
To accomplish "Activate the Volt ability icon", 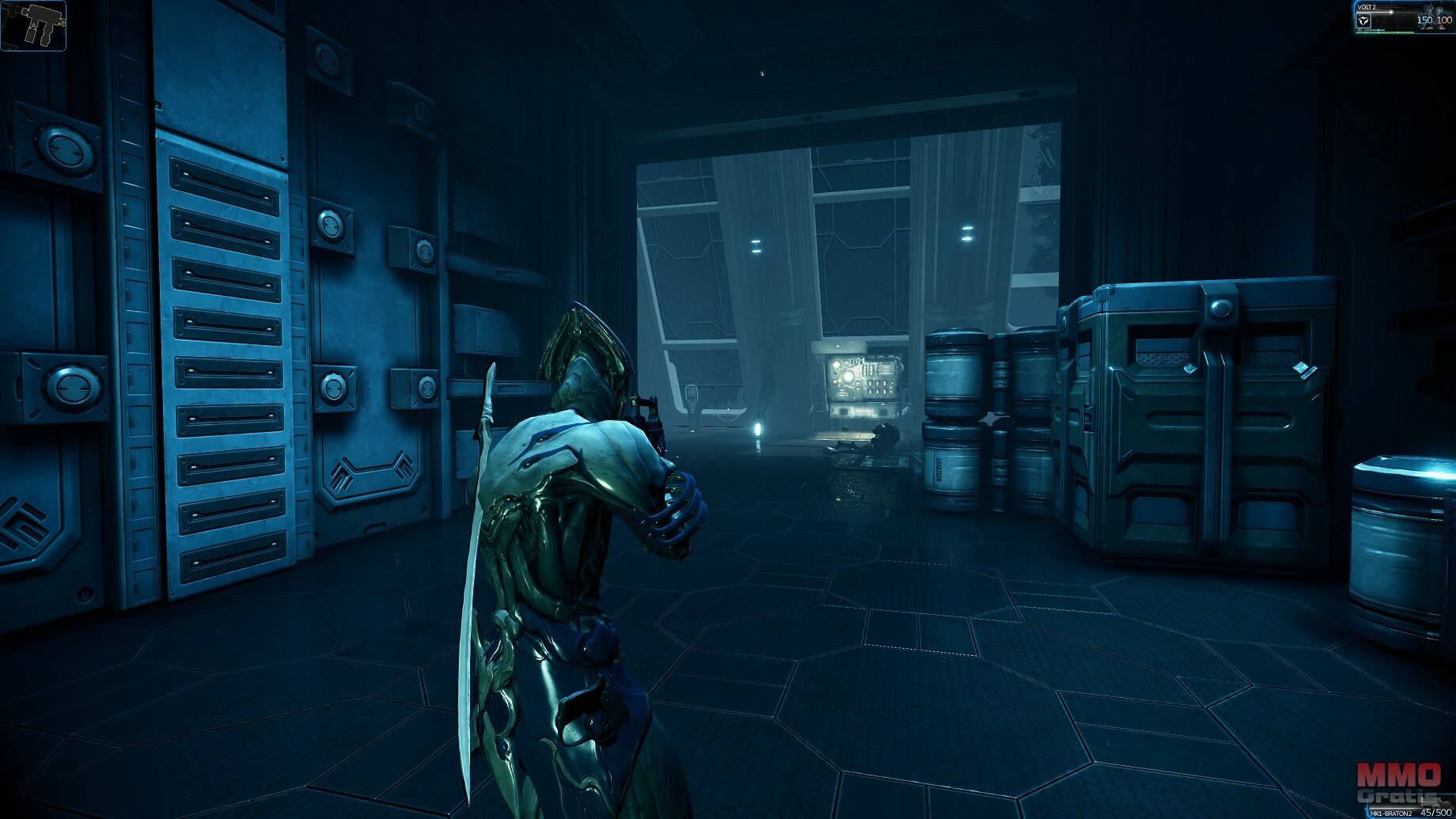I will pyautogui.click(x=1363, y=21).
